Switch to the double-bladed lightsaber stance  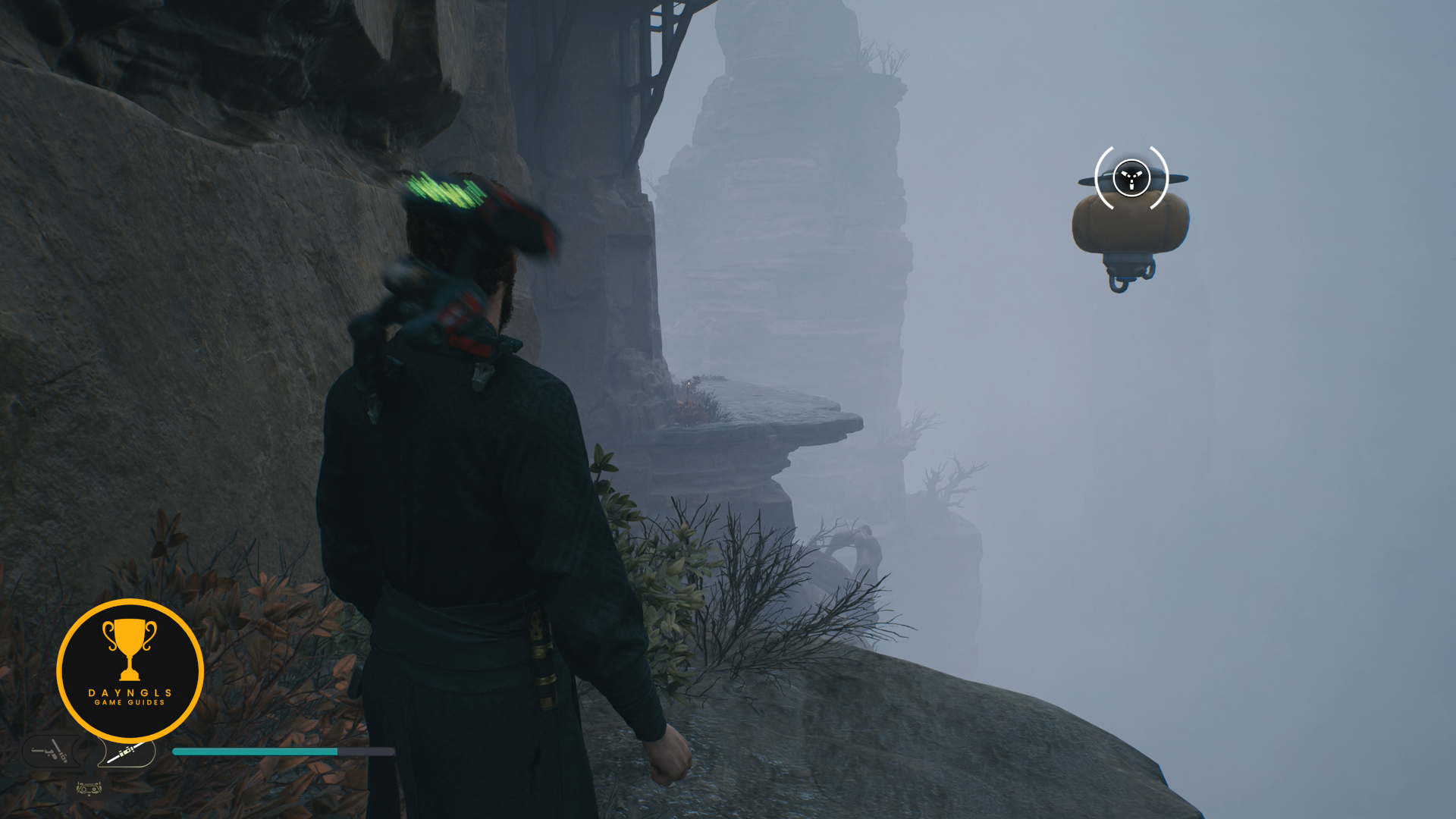125,753
